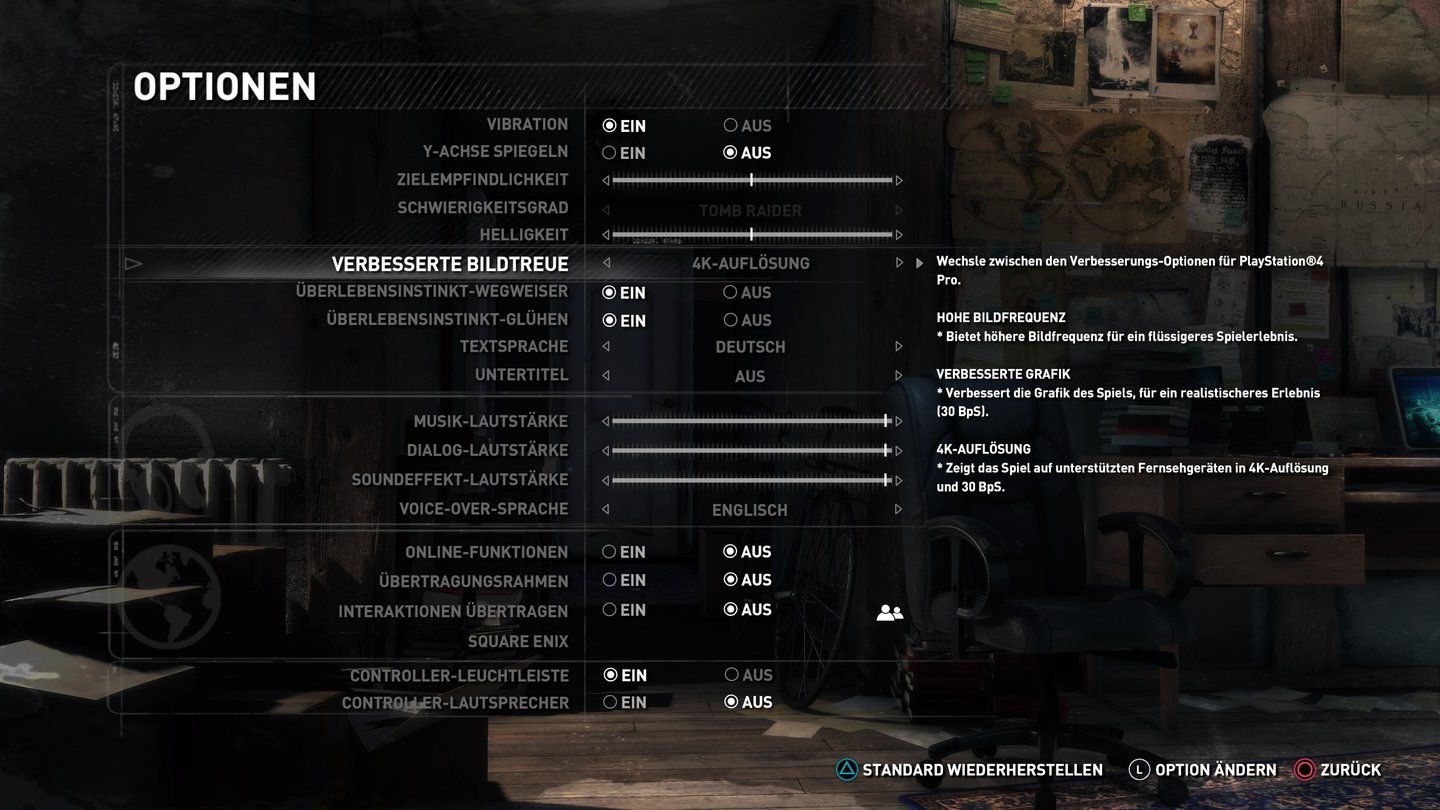Click the left arrow on Voice-over-Sprache
Viewport: 1440px width, 810px height.
(604, 510)
